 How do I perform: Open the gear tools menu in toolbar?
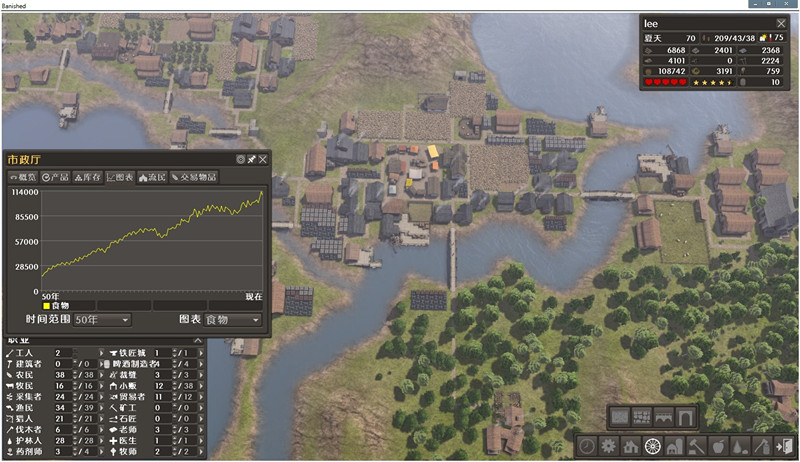609,446
